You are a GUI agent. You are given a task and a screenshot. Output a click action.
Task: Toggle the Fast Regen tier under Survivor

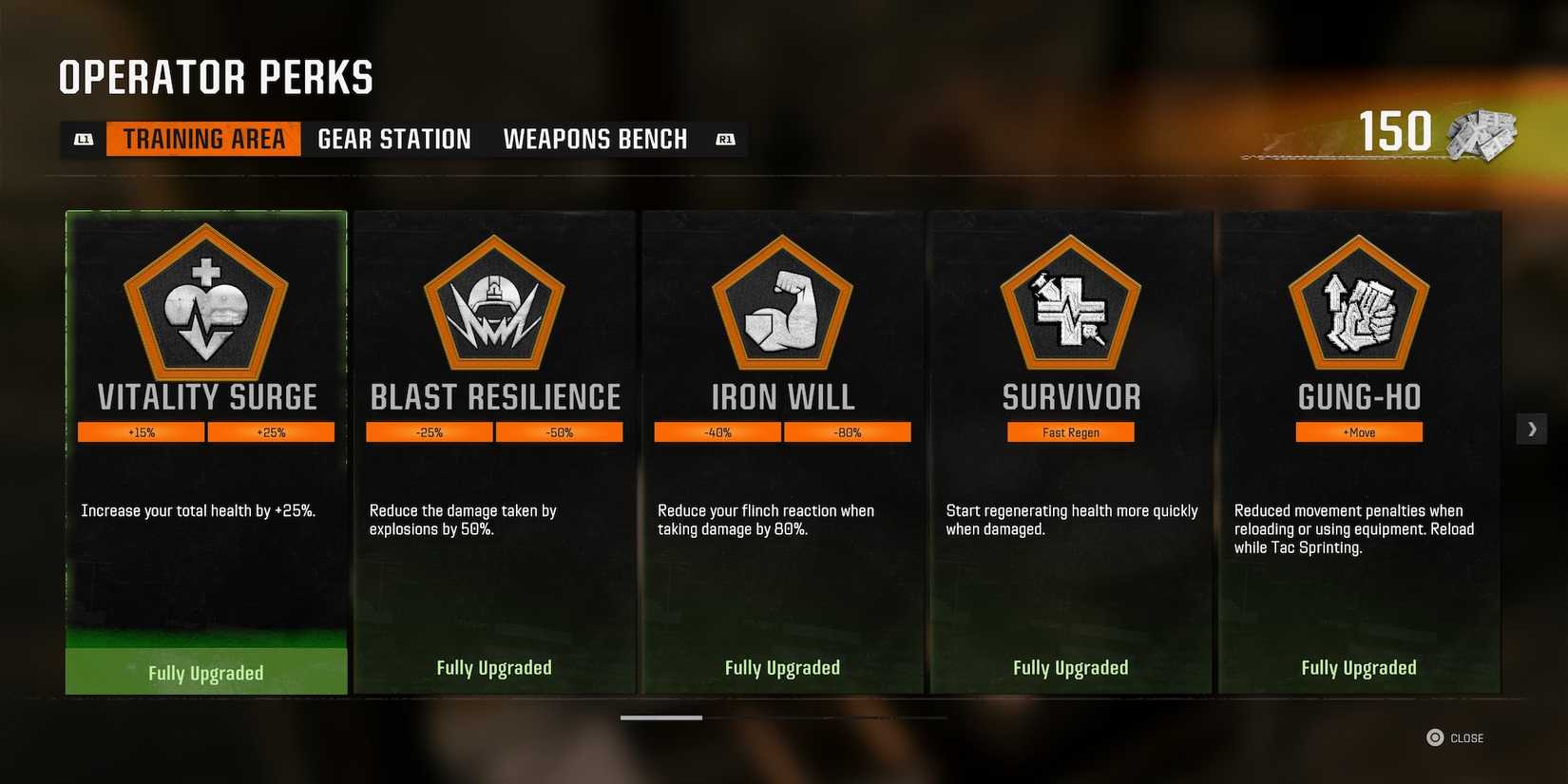1070,431
